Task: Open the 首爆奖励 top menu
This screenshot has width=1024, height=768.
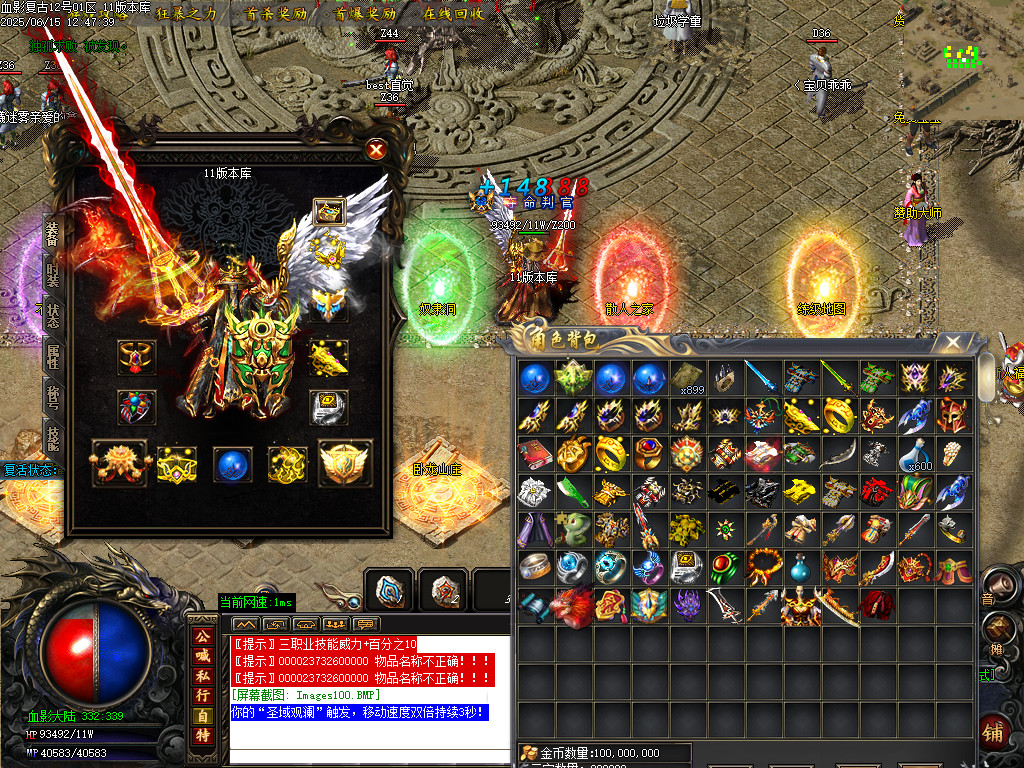Action: (x=365, y=14)
